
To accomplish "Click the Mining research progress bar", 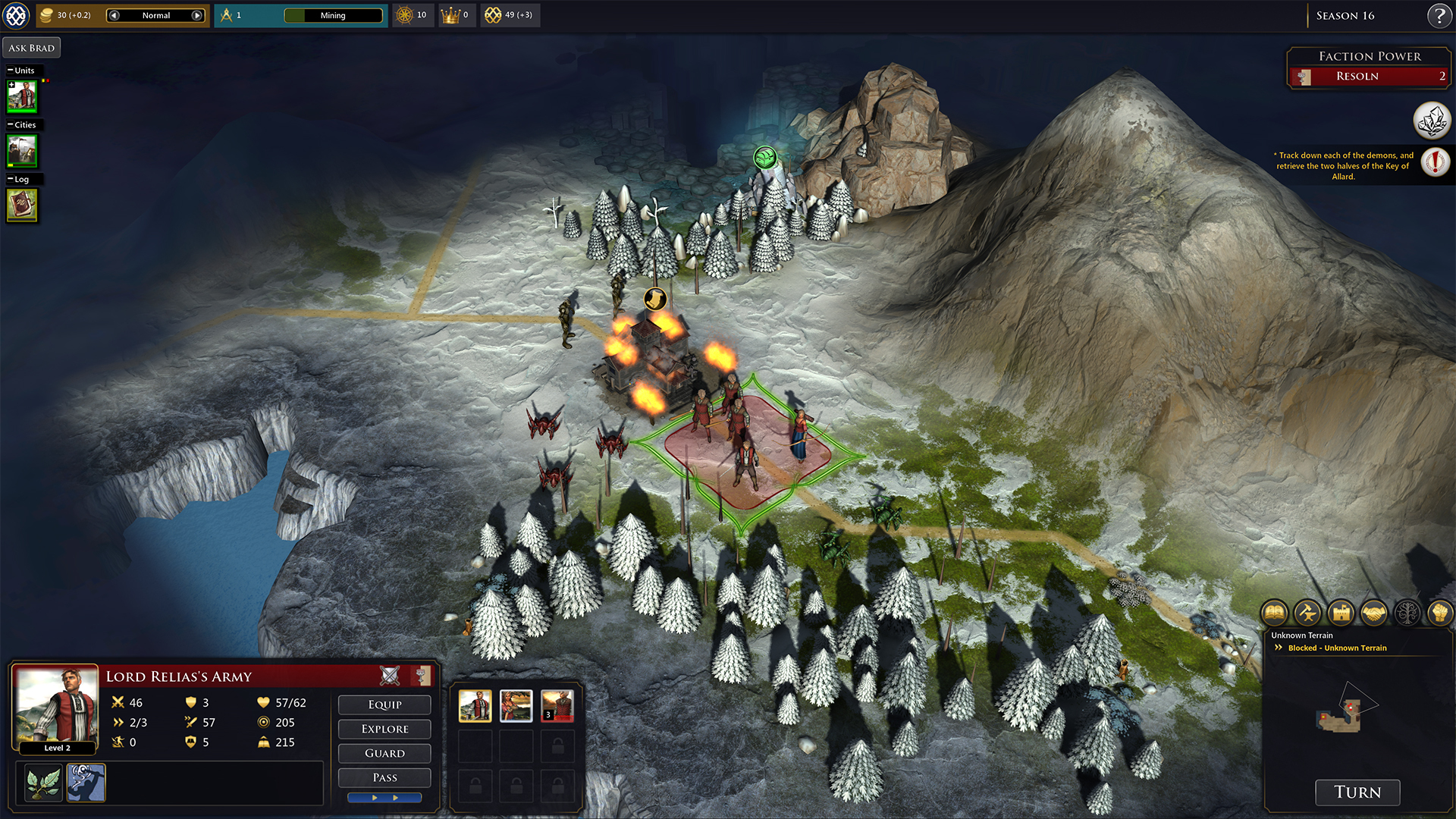I will pos(333,15).
